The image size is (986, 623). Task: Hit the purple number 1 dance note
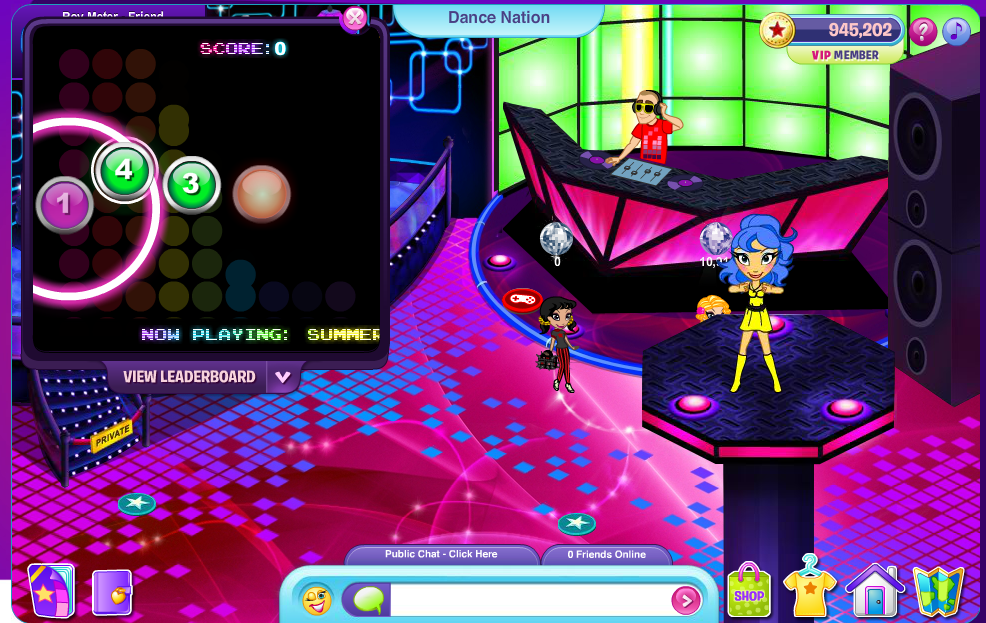pos(65,204)
